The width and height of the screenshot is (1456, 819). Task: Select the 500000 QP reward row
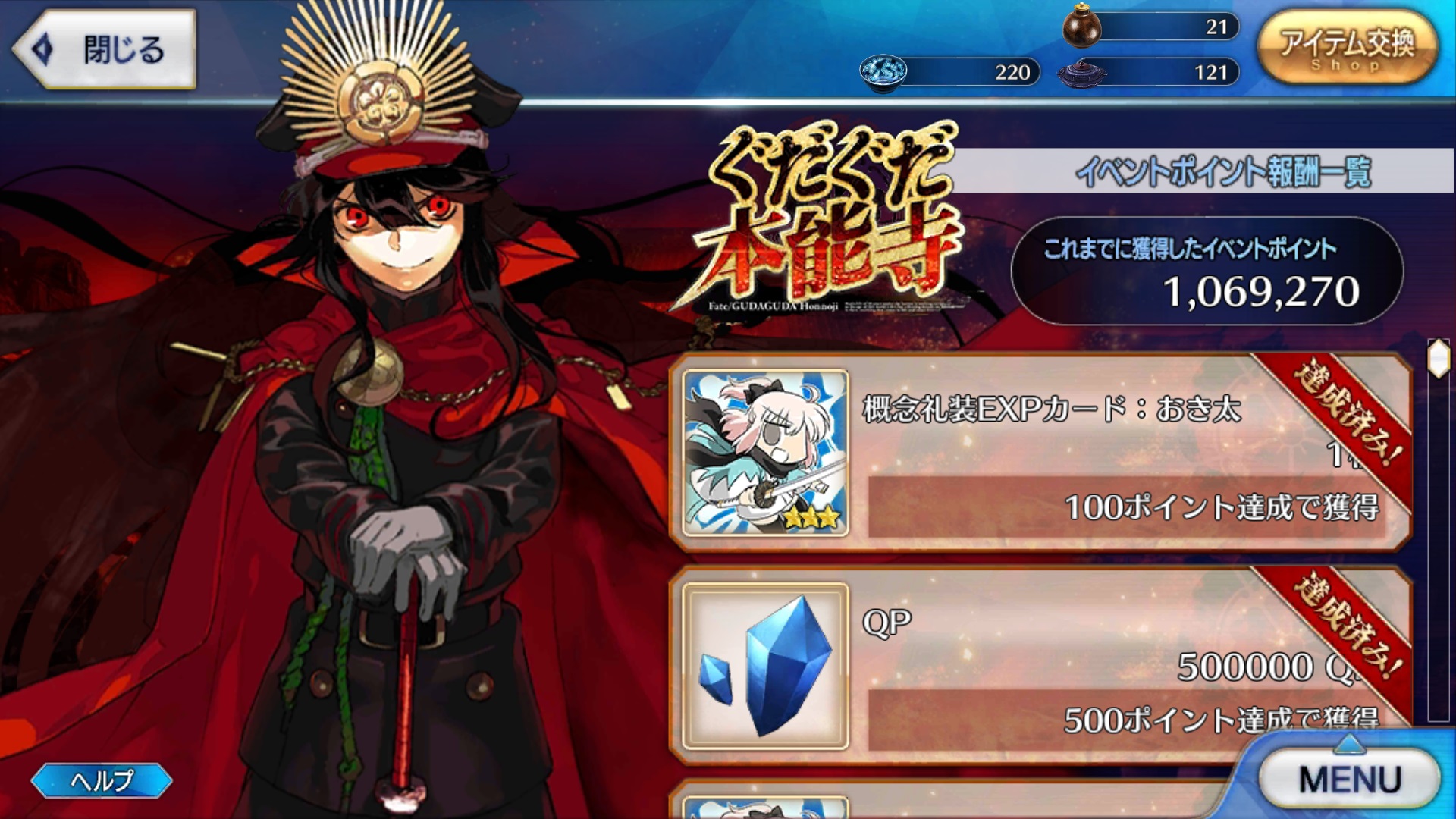click(1062, 666)
